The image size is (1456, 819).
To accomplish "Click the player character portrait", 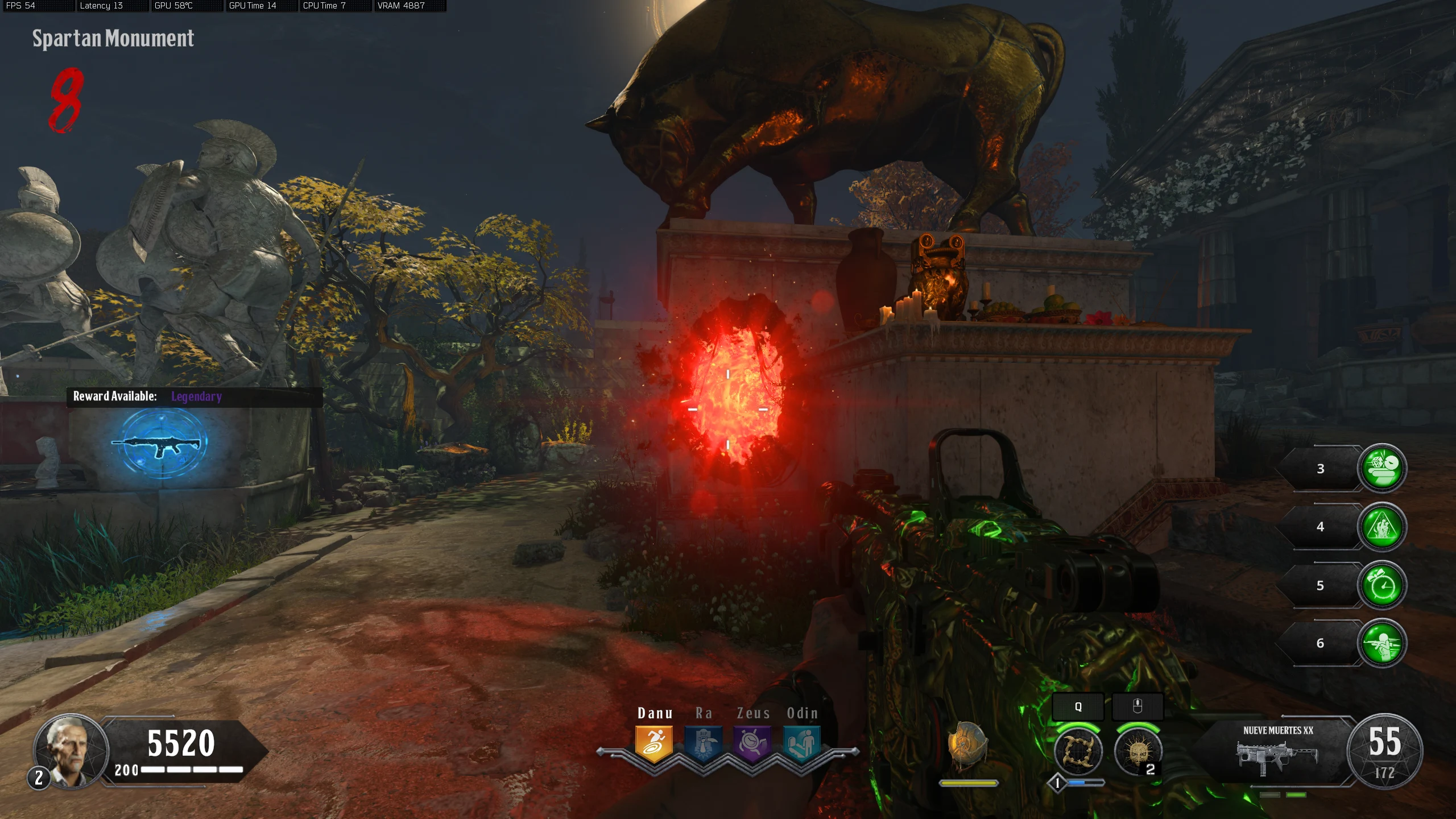I will tap(71, 751).
